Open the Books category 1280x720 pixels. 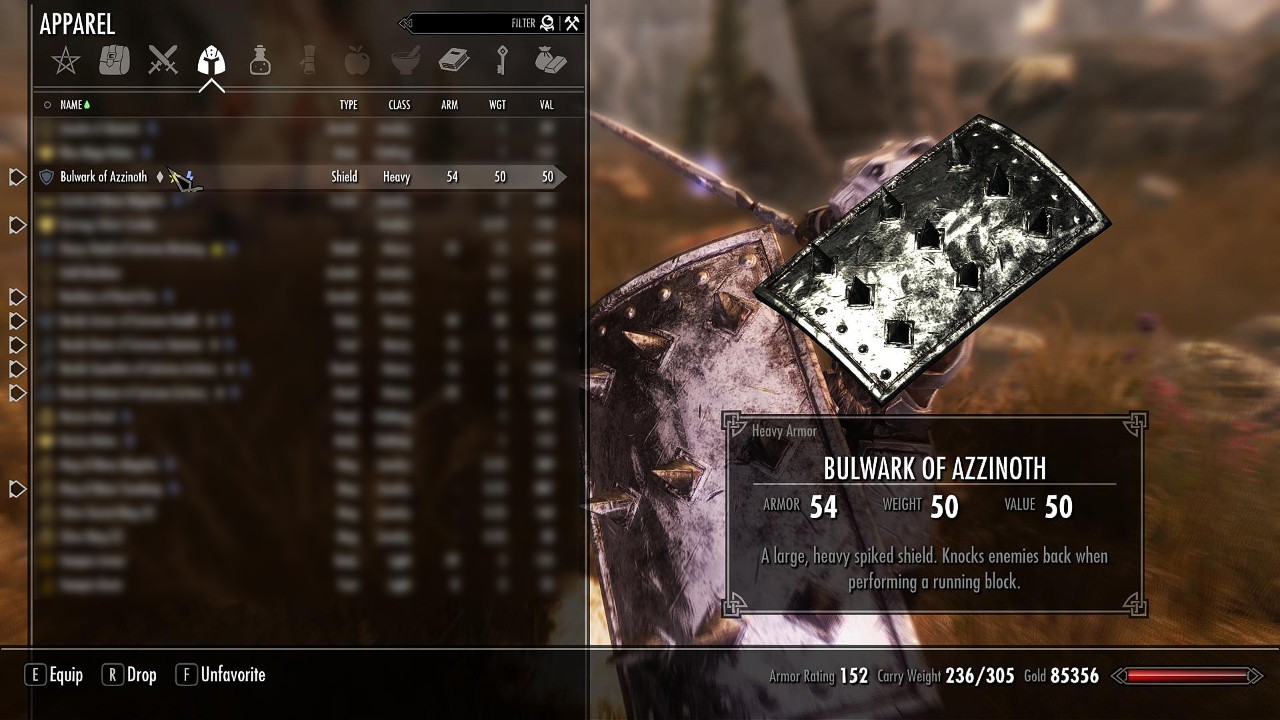454,61
